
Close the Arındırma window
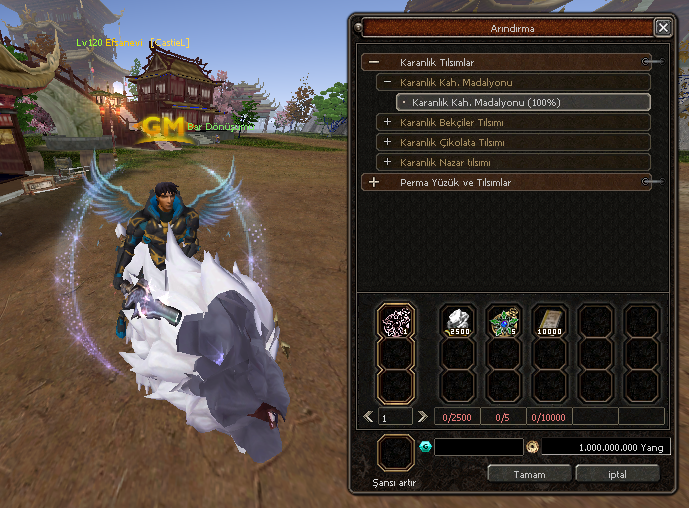[662, 28]
